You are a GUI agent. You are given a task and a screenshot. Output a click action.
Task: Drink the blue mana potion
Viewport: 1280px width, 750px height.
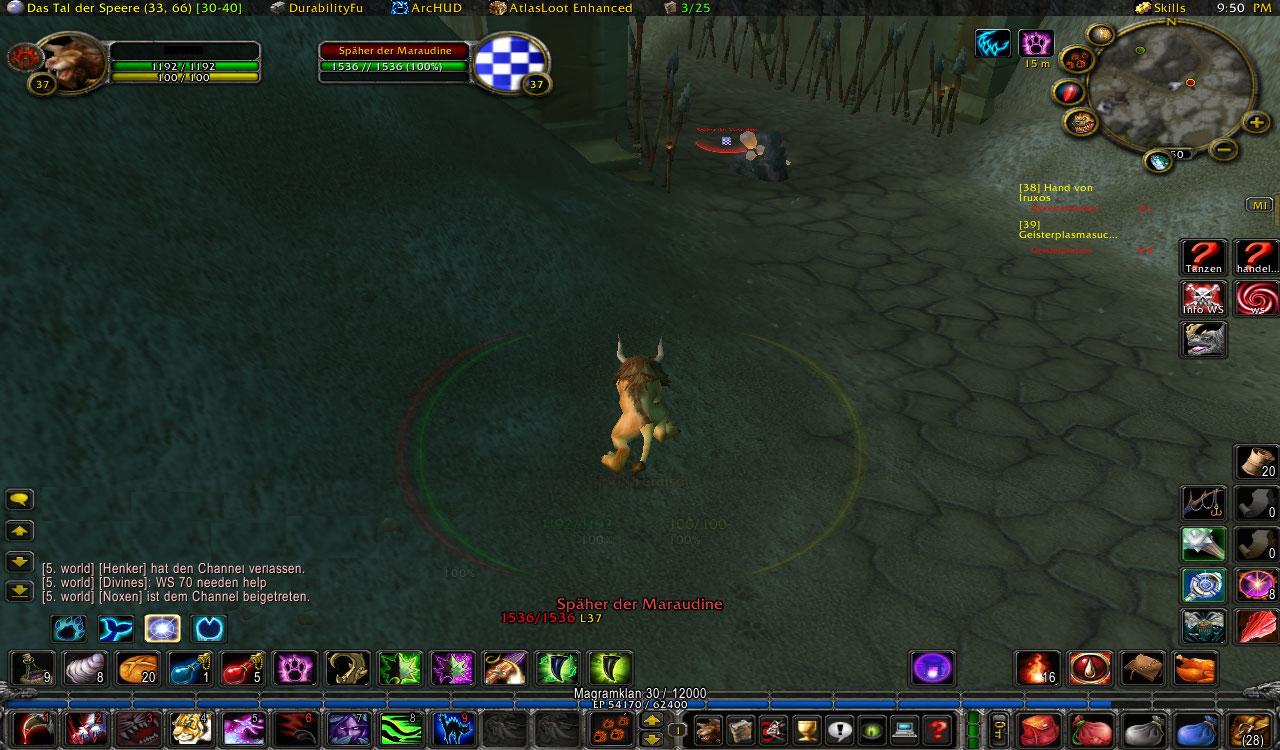pyautogui.click(x=190, y=668)
